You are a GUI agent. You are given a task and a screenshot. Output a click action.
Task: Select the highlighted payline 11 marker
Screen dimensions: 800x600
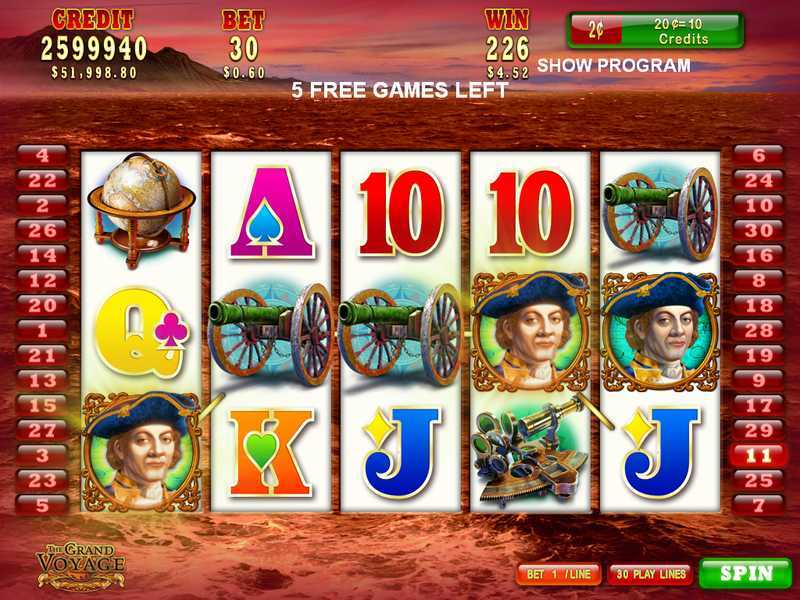coord(760,455)
